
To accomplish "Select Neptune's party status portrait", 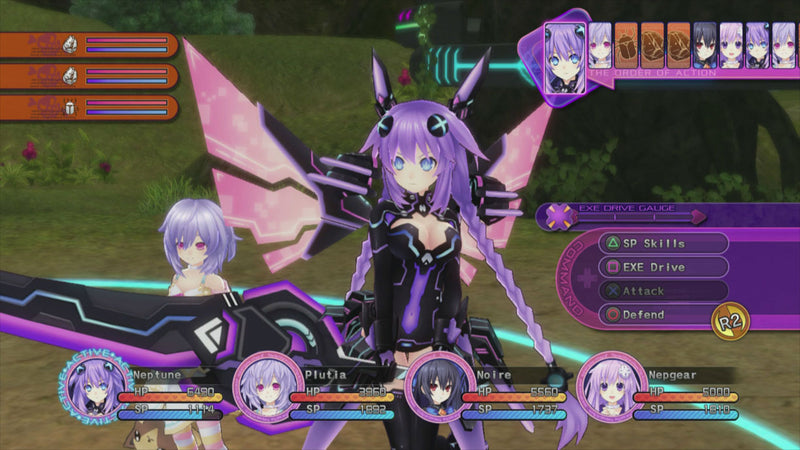I will pos(99,386).
